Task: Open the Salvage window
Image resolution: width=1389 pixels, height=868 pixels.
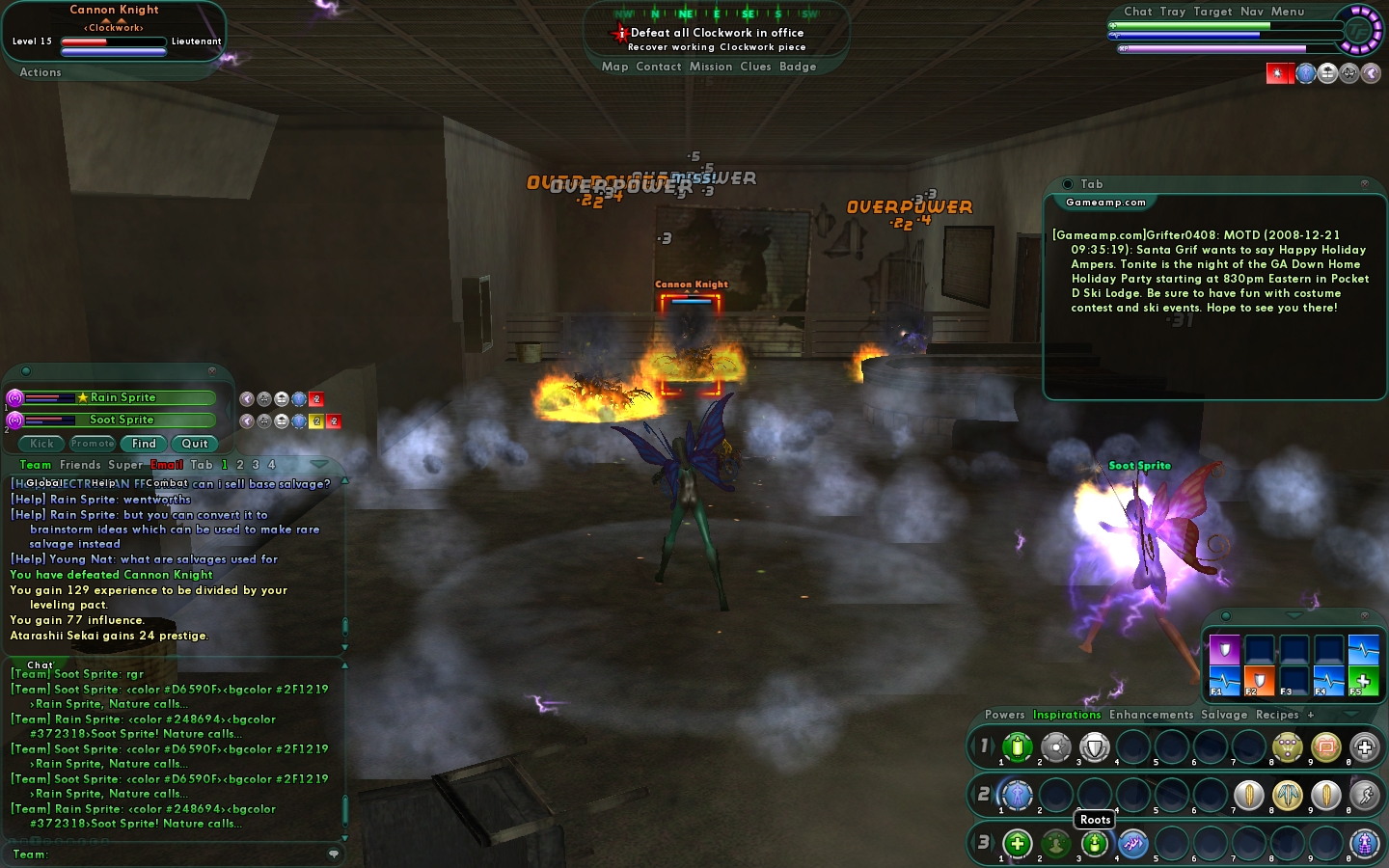Action: pos(1224,715)
